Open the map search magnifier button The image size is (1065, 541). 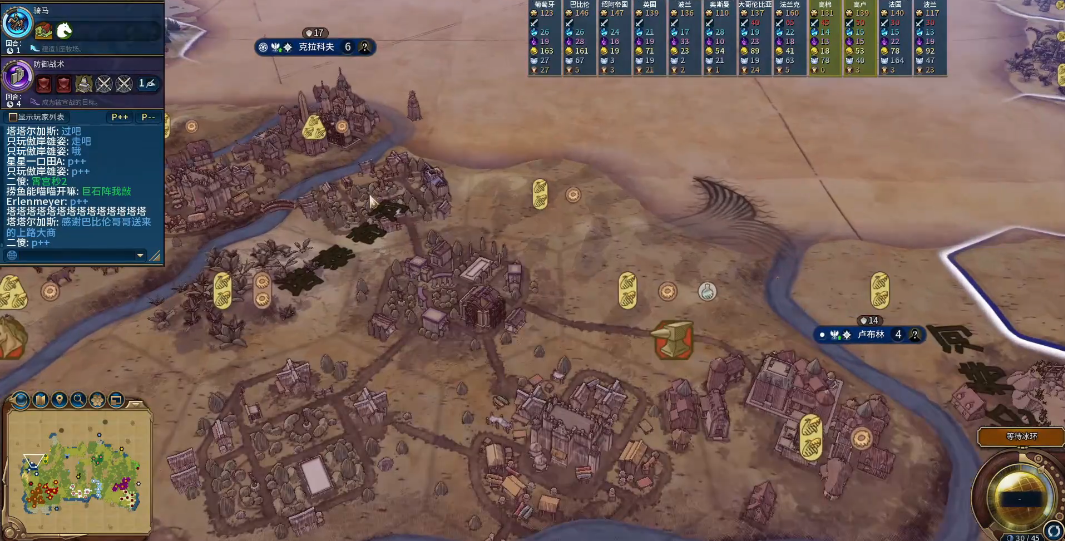[80, 401]
